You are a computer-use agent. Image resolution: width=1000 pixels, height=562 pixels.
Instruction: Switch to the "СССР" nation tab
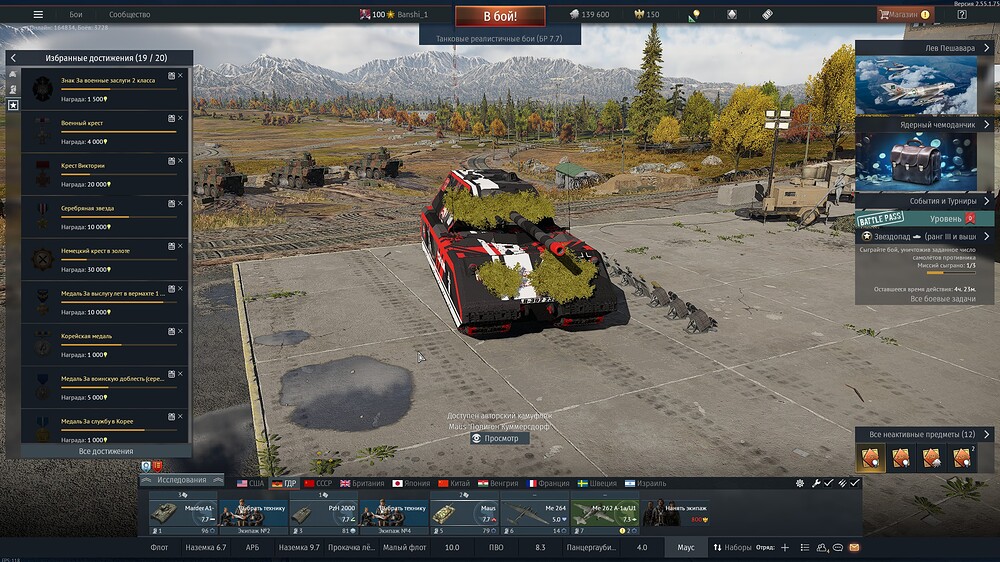point(318,482)
